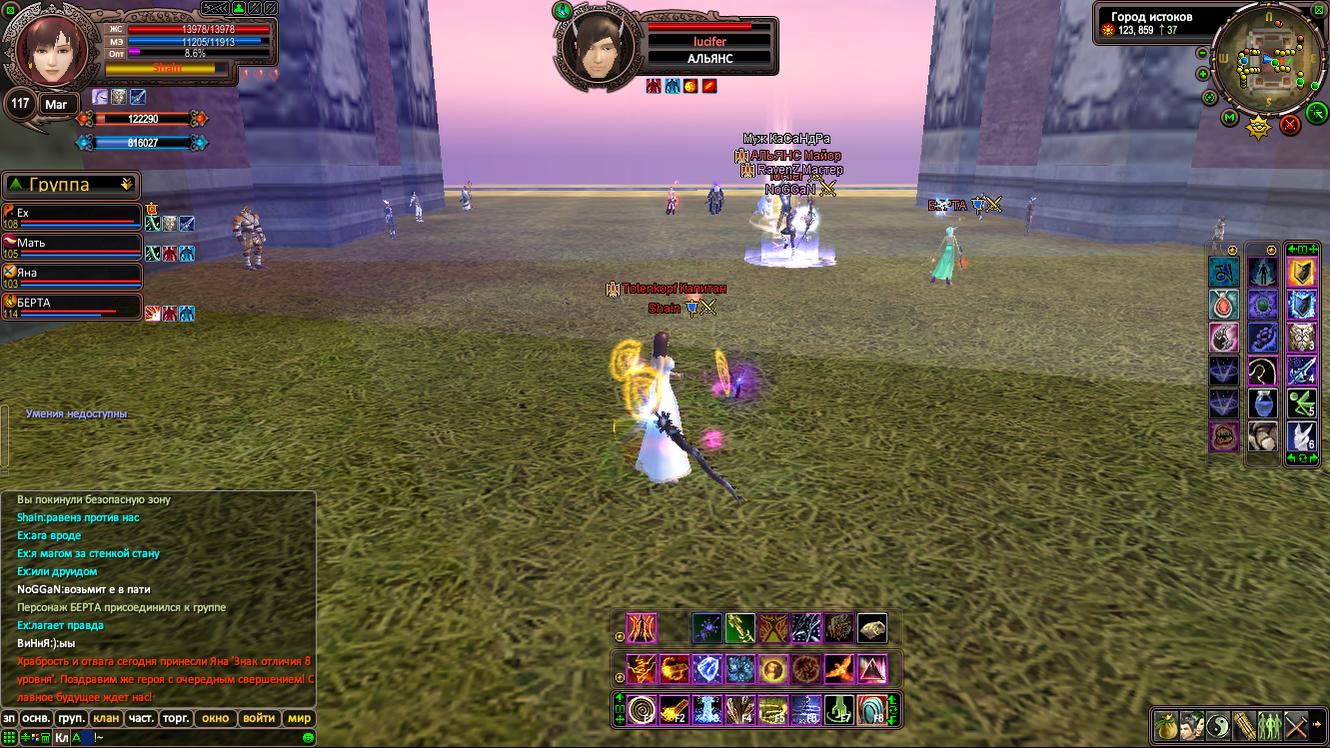The width and height of the screenshot is (1330, 748).
Task: Select the торг. chat tab
Action: pos(176,718)
